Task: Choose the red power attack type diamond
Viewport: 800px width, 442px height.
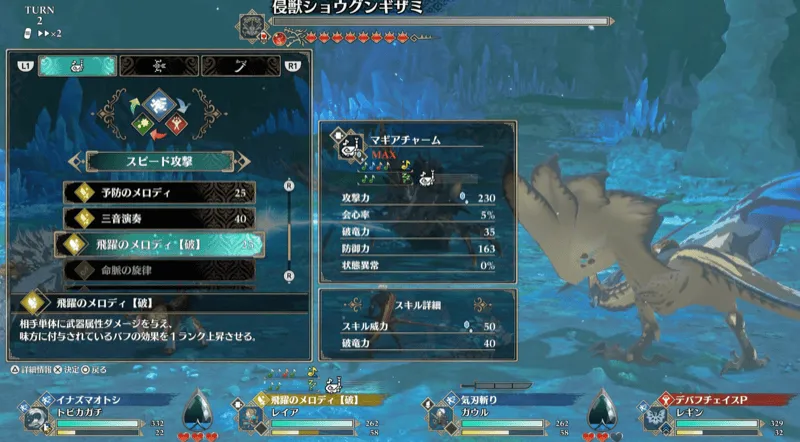Action: pyautogui.click(x=177, y=126)
